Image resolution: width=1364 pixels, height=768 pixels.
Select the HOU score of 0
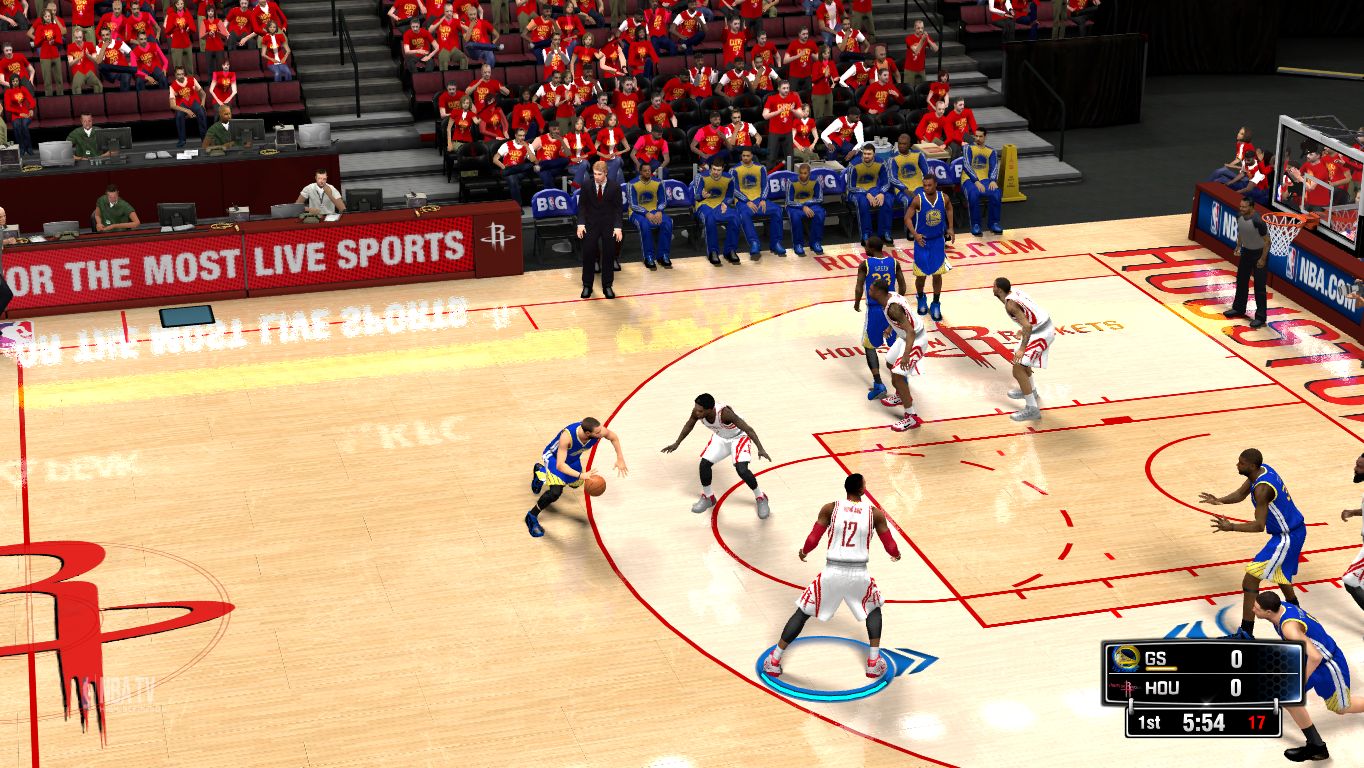pyautogui.click(x=1237, y=686)
